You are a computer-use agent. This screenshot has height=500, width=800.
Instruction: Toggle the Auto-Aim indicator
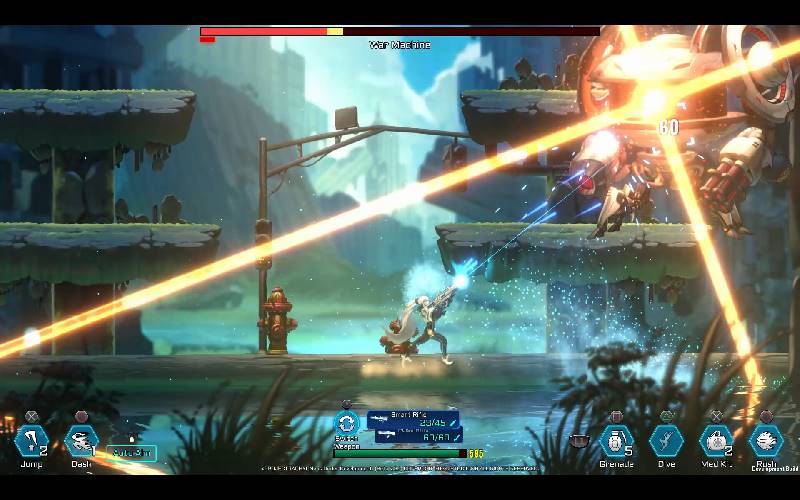(131, 453)
